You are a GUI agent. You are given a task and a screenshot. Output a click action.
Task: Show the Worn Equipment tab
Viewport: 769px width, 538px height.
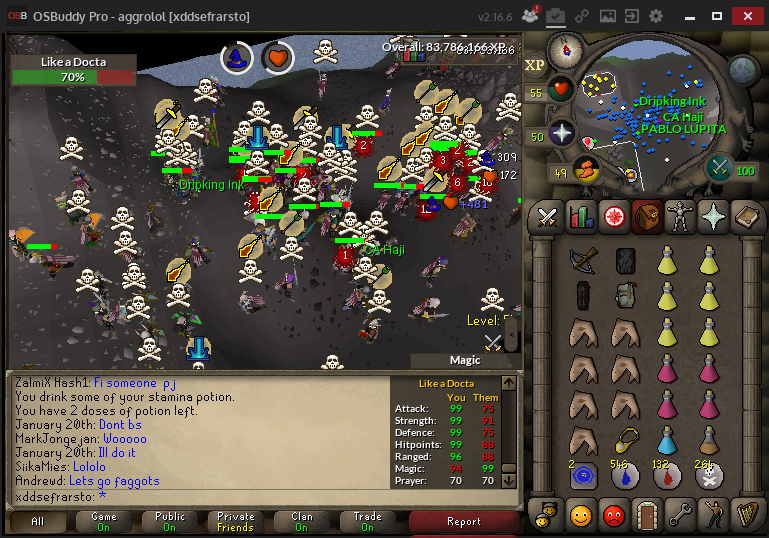(680, 215)
